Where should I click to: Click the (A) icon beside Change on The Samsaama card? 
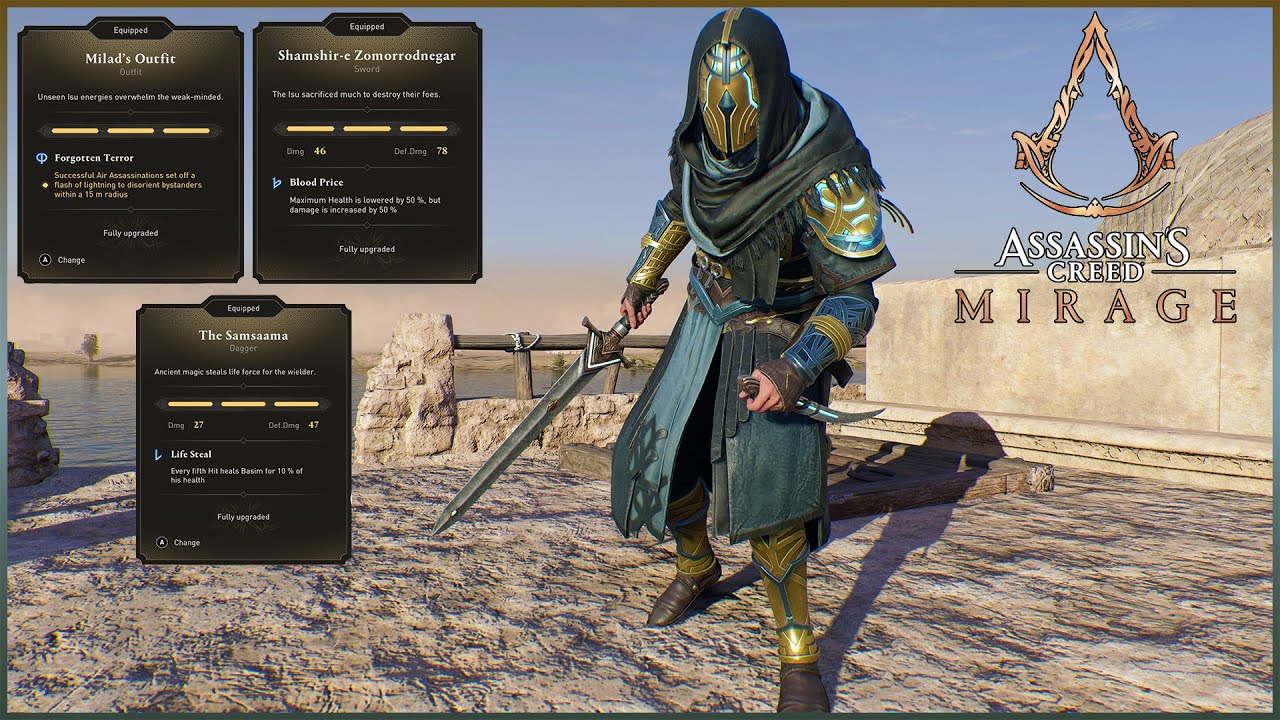click(162, 543)
